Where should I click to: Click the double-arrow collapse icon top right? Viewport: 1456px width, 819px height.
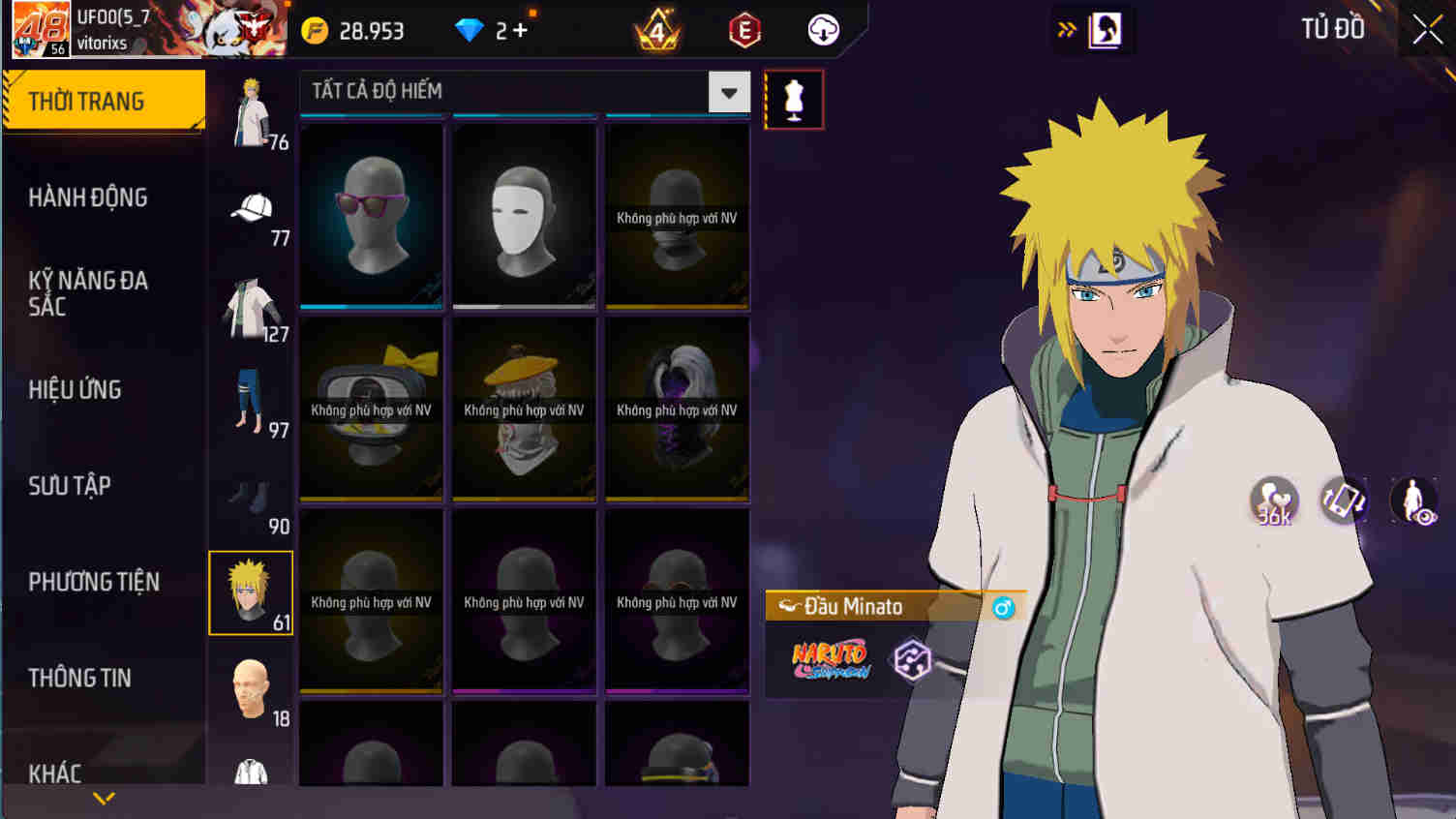tap(1066, 30)
